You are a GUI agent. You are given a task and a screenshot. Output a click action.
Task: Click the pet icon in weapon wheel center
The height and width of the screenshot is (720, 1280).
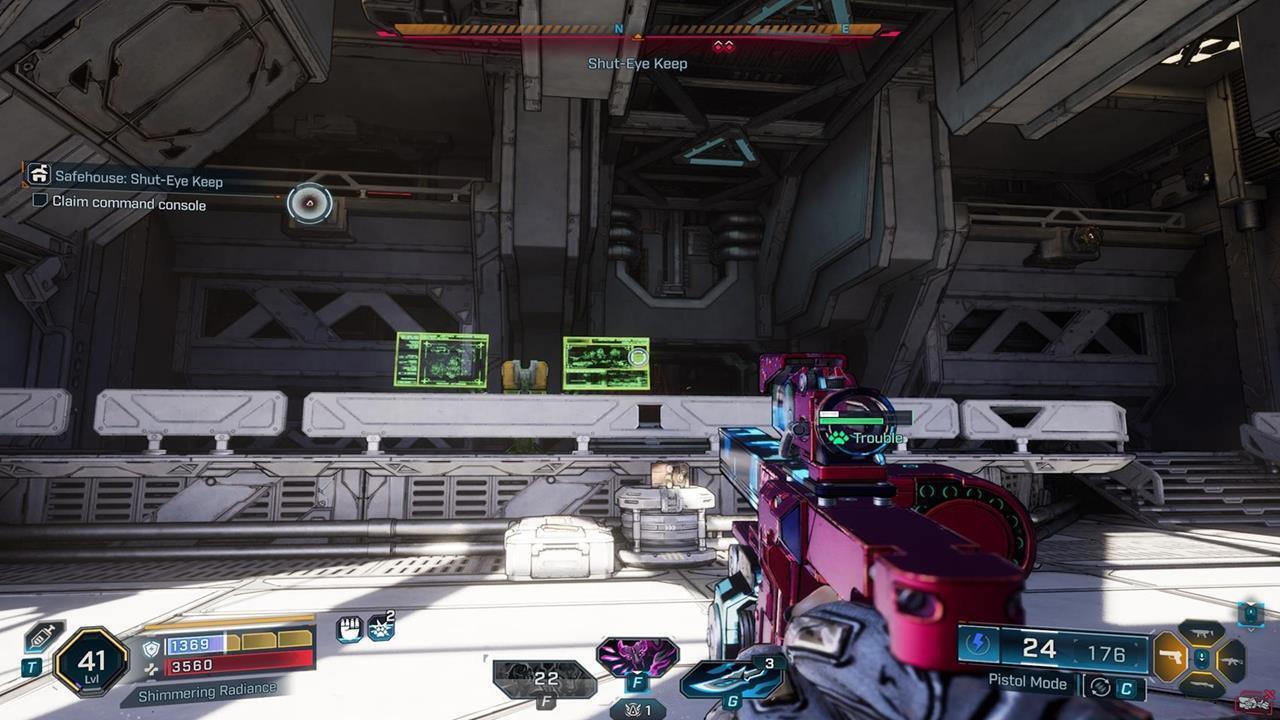tap(1202, 658)
